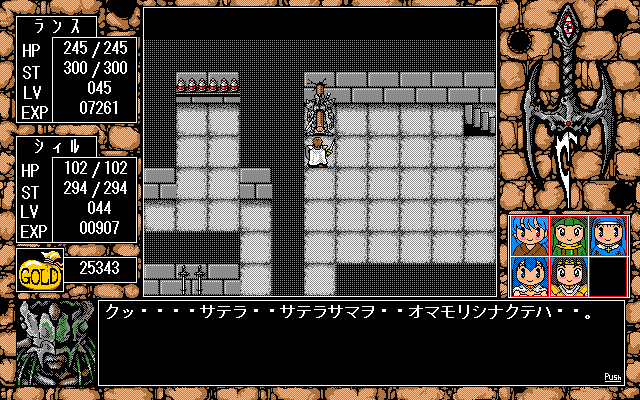The height and width of the screenshot is (400, 640).
Task: Select the blue-hooded nun portrait
Action: coord(607,236)
